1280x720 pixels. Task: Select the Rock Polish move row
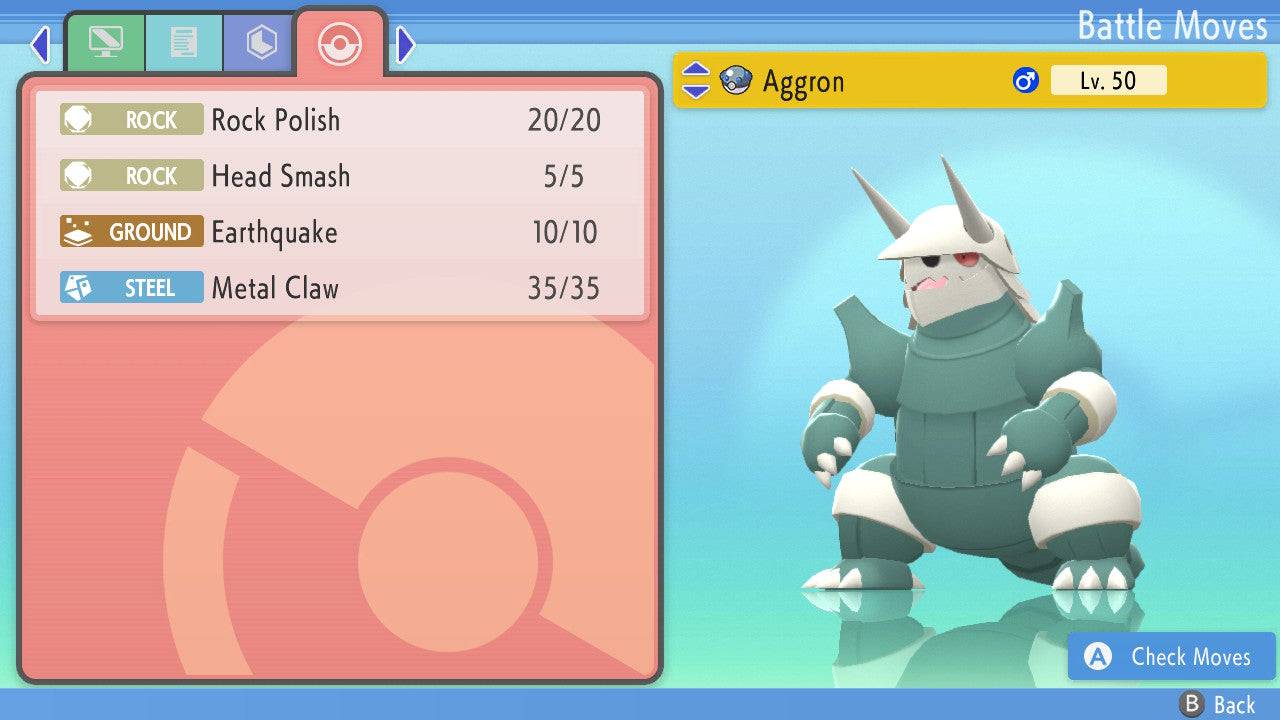tap(340, 120)
